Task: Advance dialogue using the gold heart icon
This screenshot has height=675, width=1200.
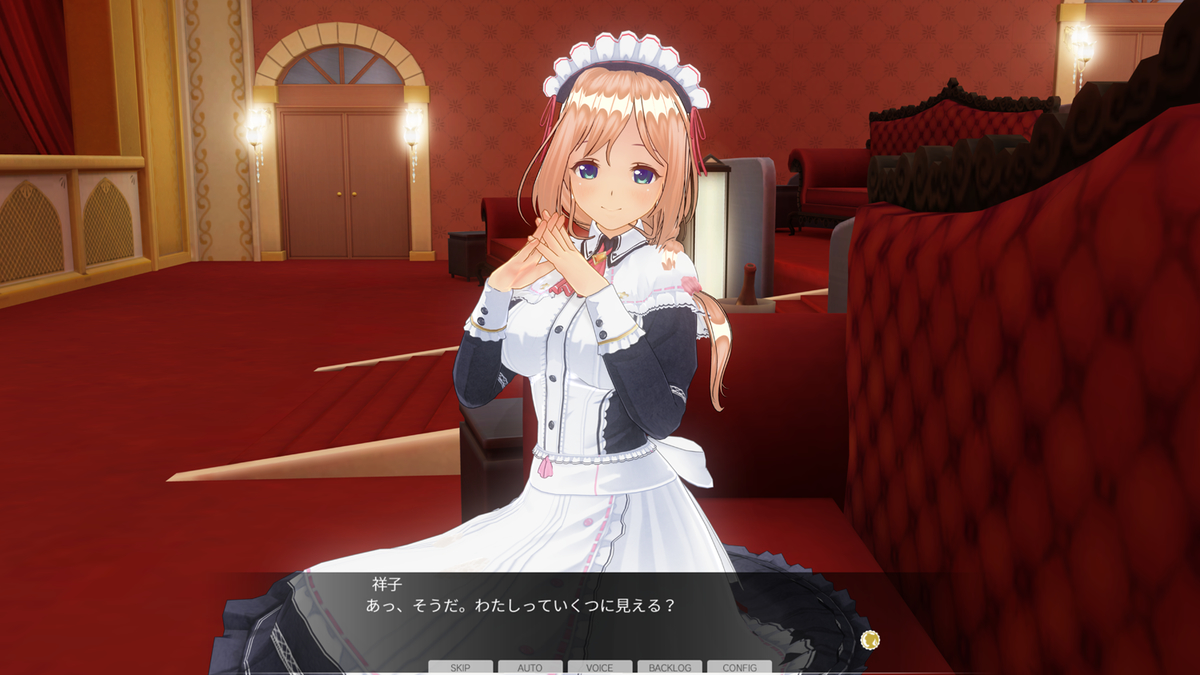Action: [870, 639]
